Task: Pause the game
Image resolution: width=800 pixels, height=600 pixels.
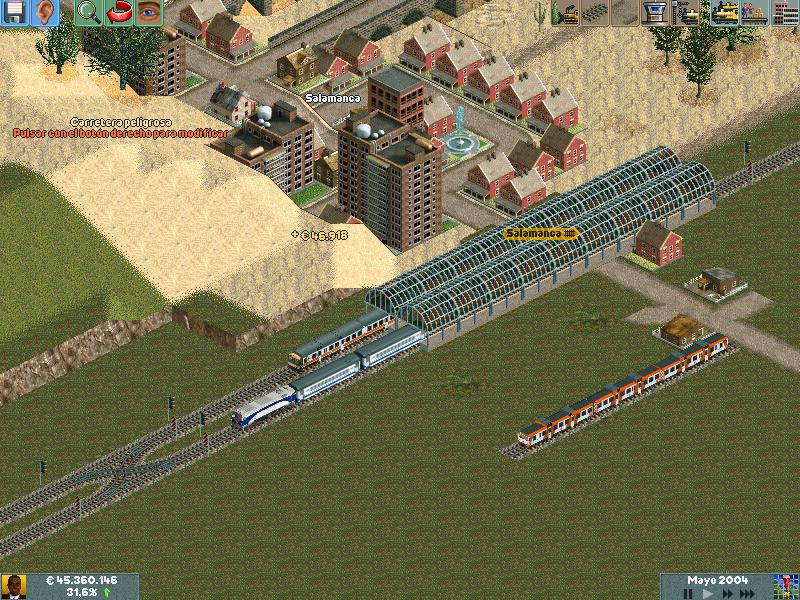Action: tap(688, 593)
